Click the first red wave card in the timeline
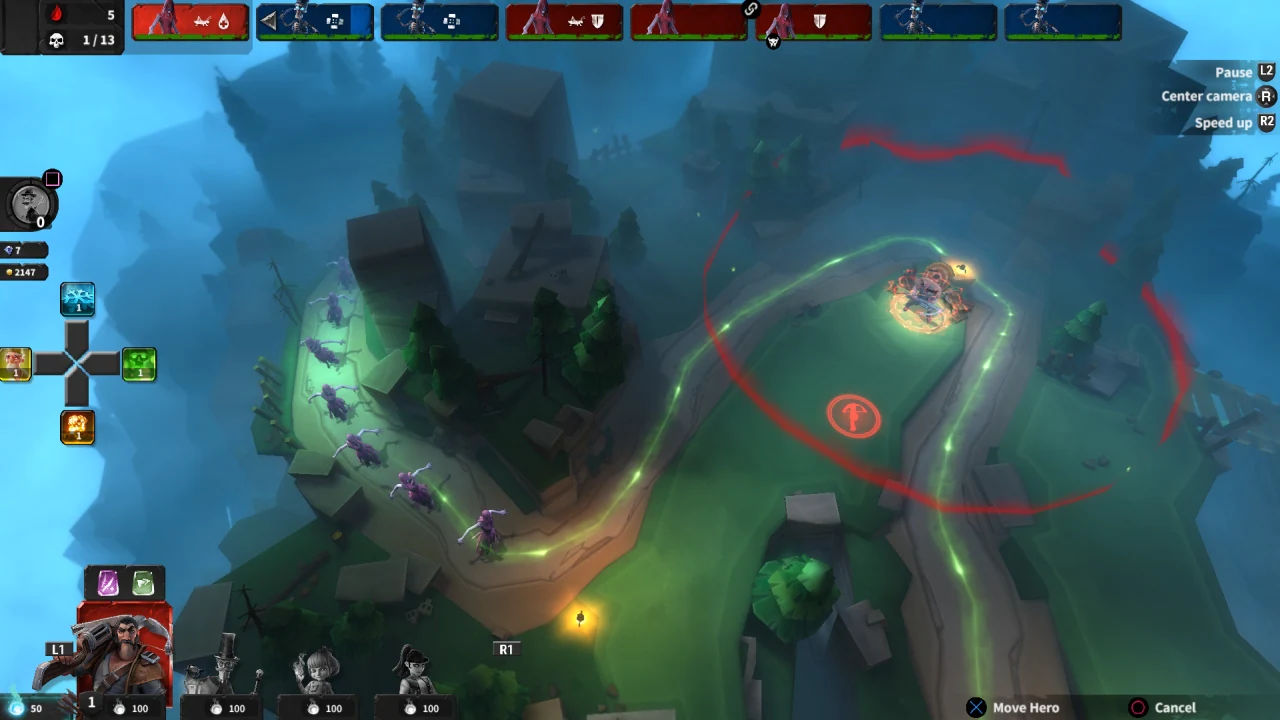The width and height of the screenshot is (1280, 720). [x=190, y=20]
